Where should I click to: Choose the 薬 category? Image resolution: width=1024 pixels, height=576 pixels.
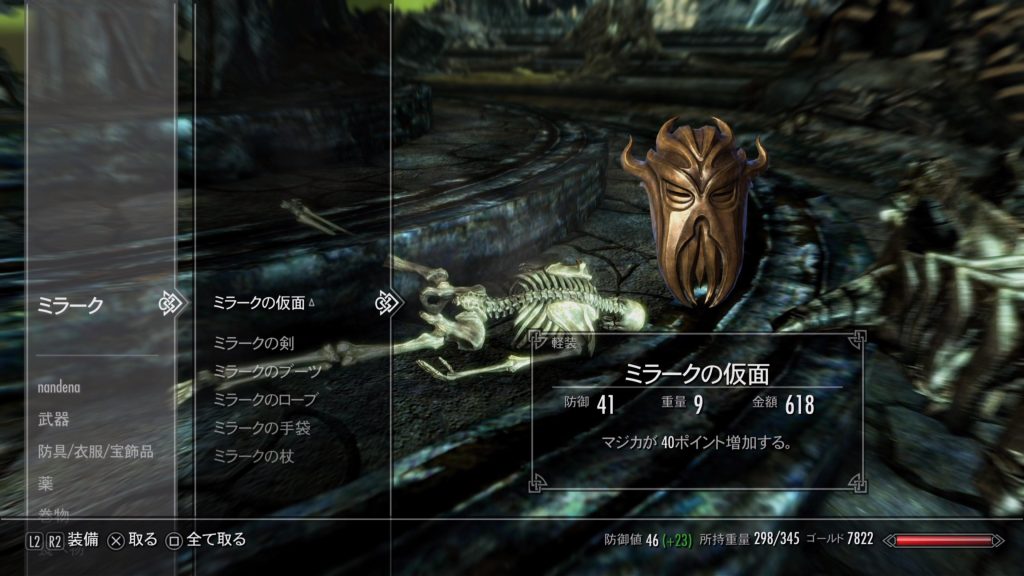tap(46, 483)
